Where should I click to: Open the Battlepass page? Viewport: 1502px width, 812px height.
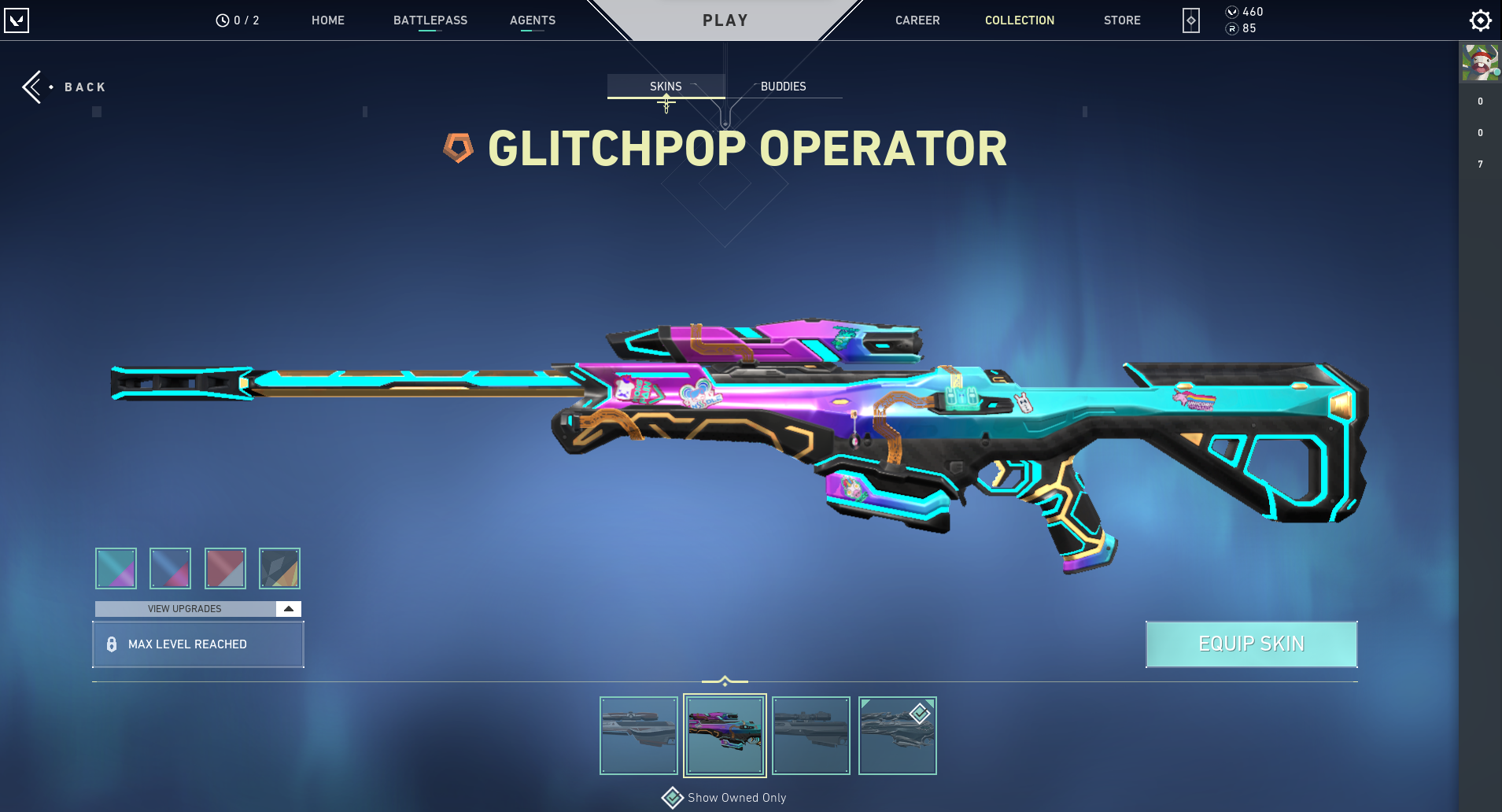click(x=430, y=20)
